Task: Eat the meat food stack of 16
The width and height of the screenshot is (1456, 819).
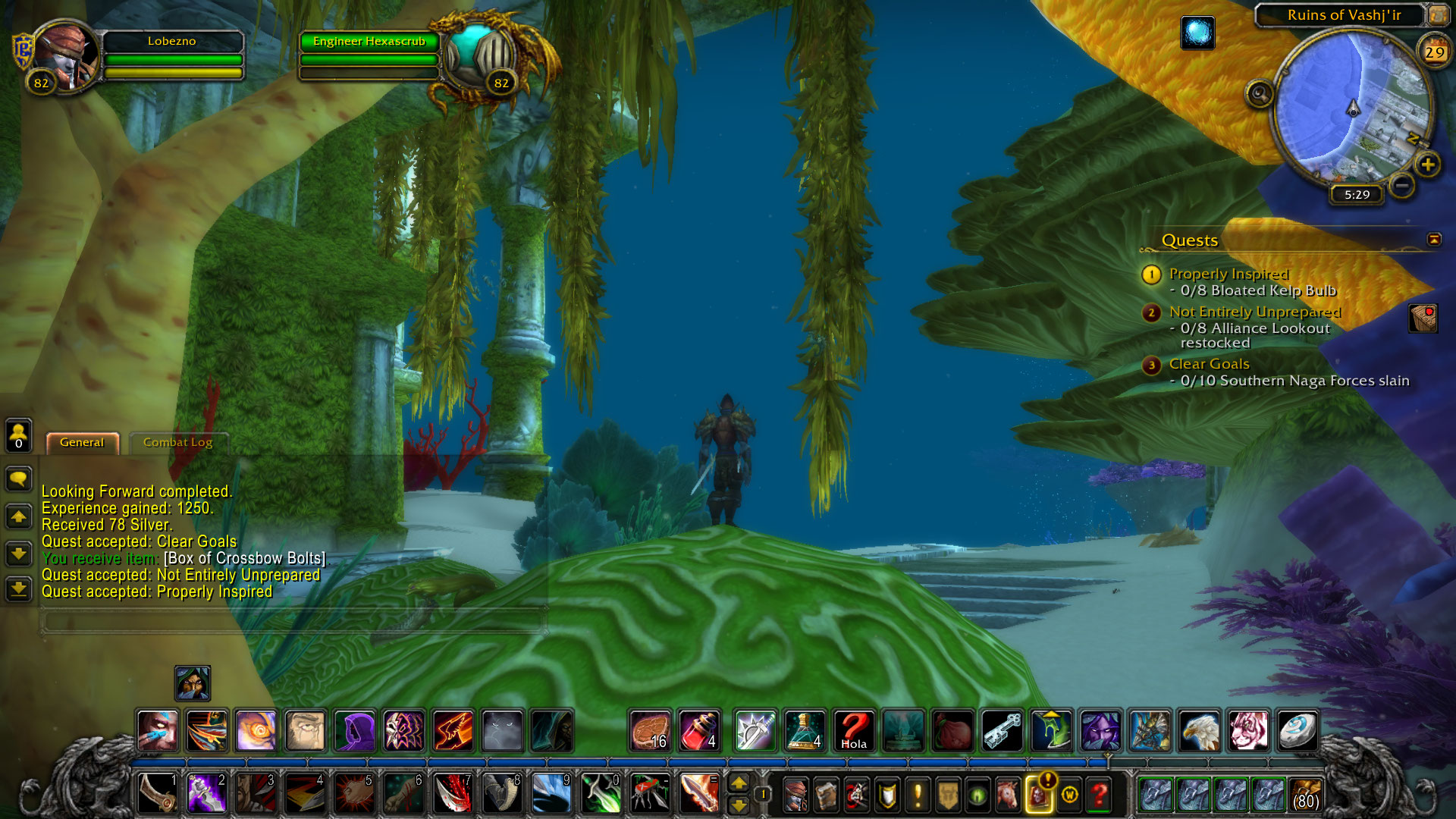Action: pos(650,731)
